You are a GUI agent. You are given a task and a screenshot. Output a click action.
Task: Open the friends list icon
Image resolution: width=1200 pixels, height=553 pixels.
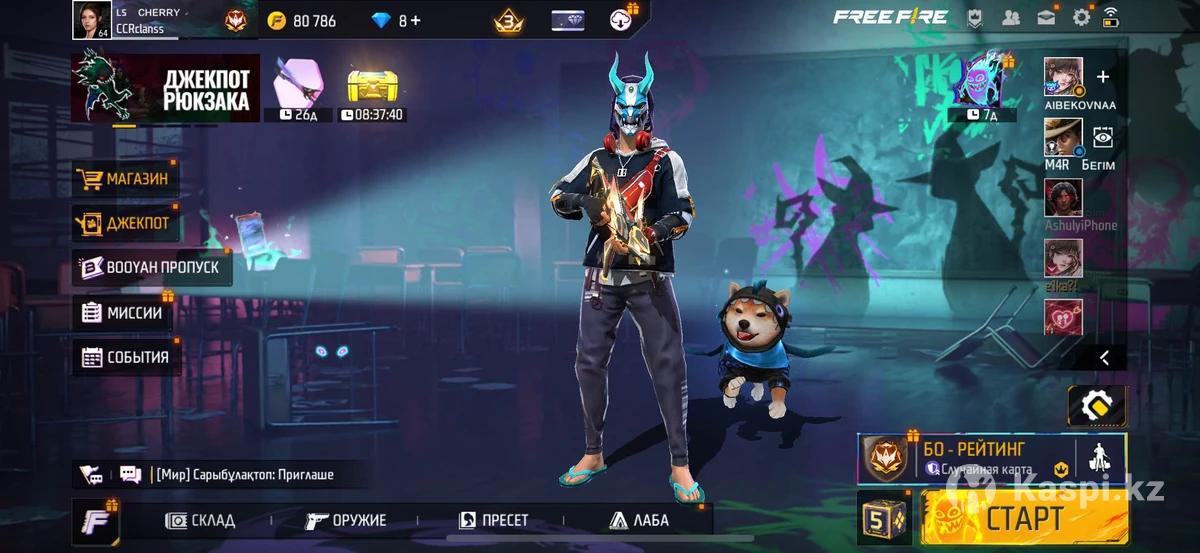coord(1011,17)
